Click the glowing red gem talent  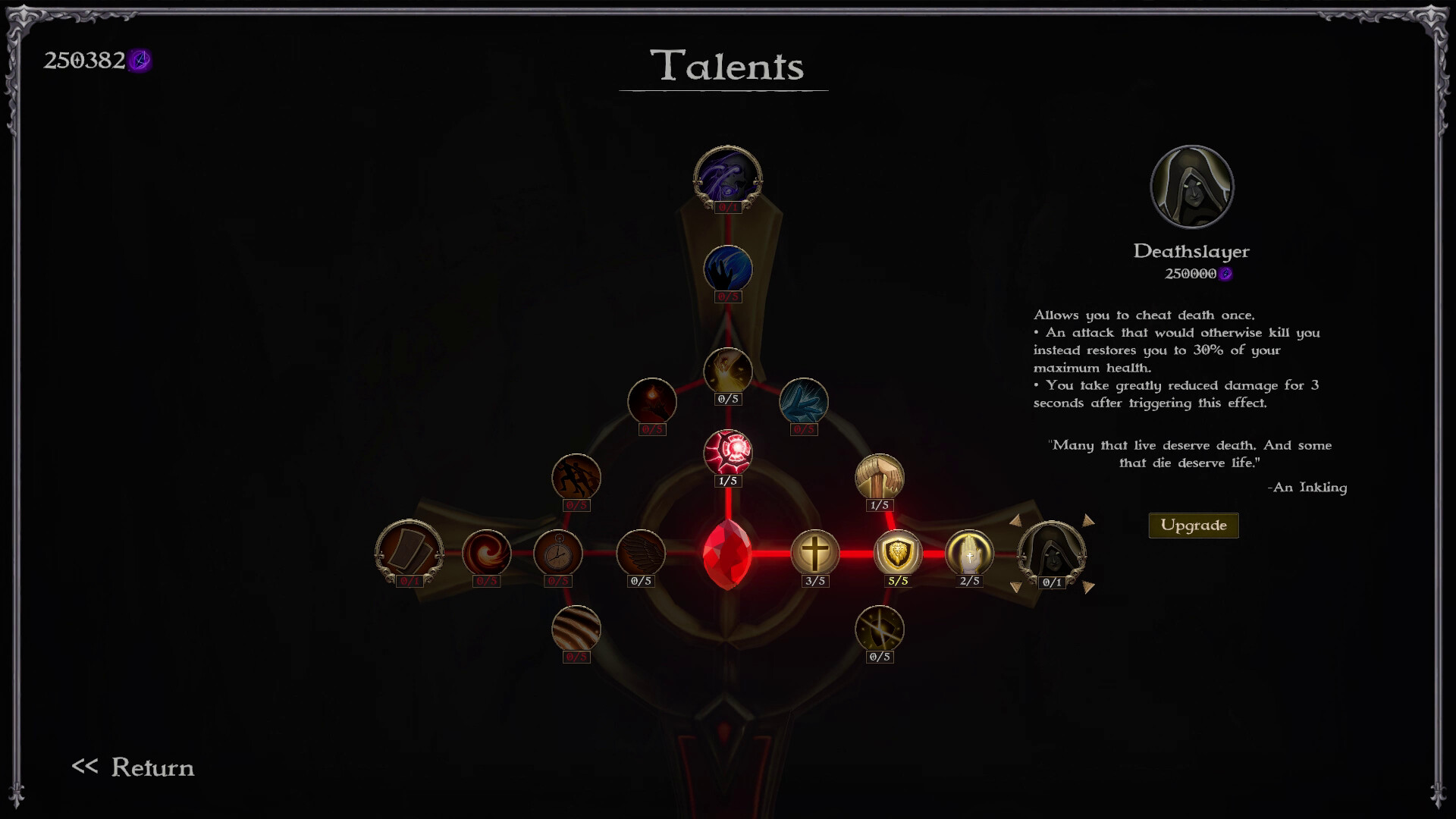click(x=728, y=452)
